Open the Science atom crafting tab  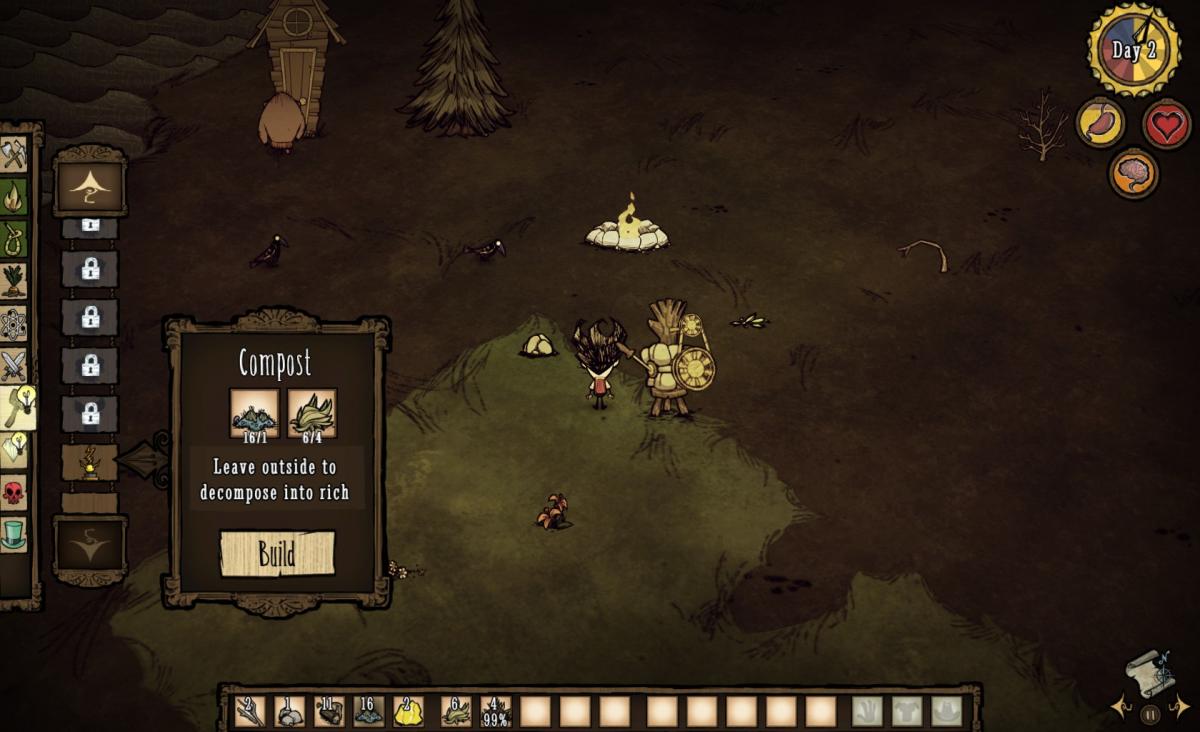[x=14, y=324]
